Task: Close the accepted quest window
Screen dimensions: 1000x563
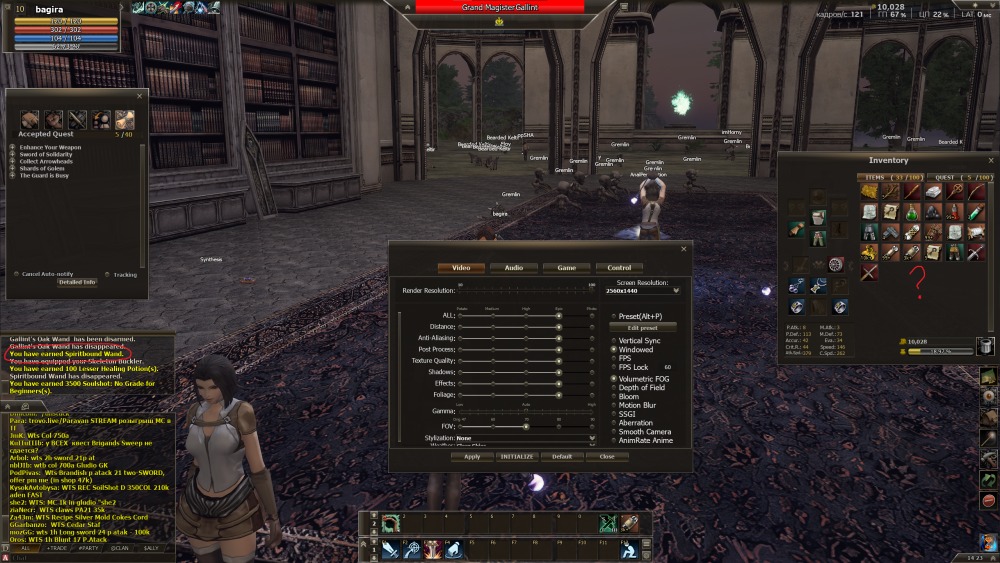Action: click(141, 95)
